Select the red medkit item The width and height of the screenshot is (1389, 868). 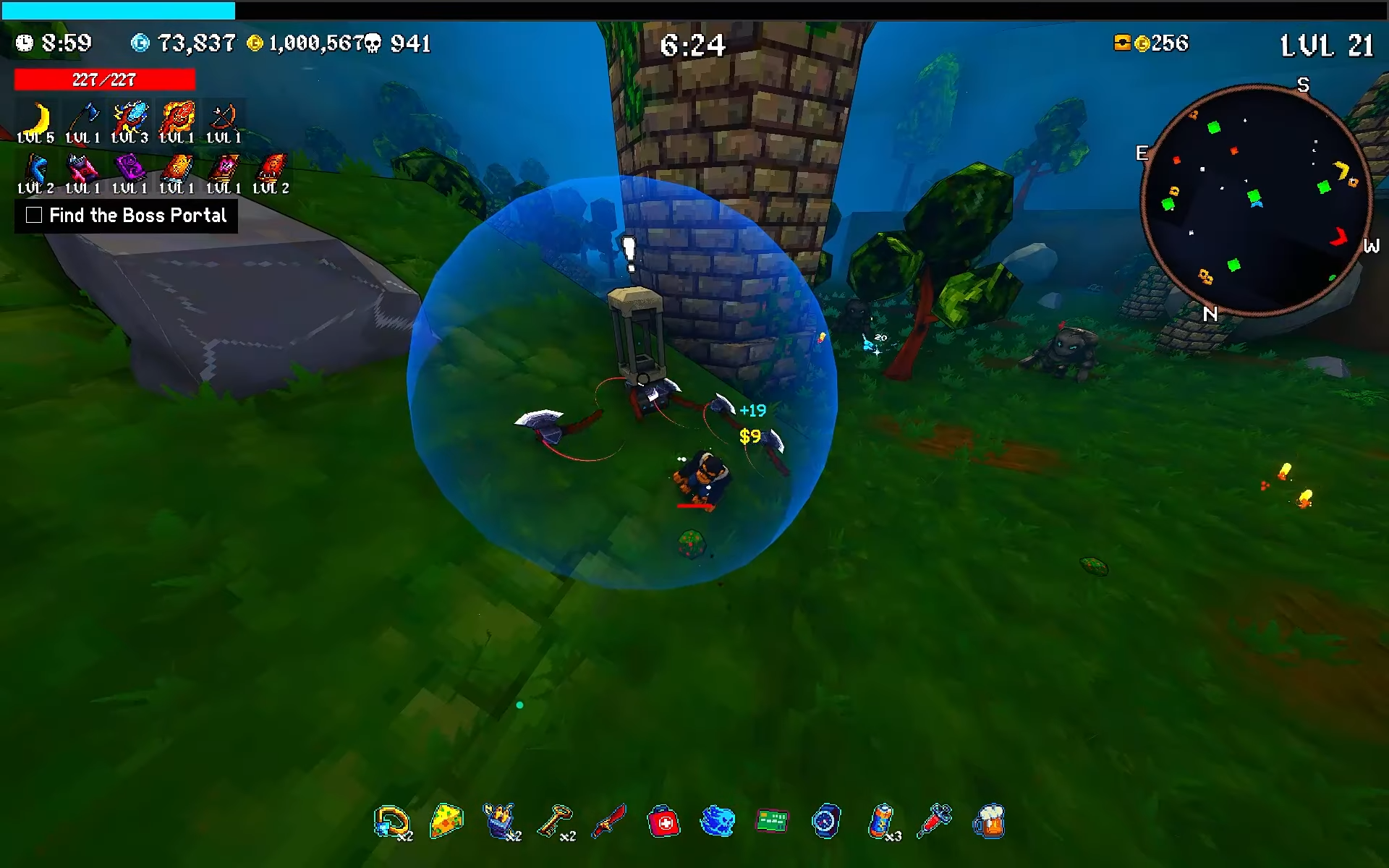[663, 822]
